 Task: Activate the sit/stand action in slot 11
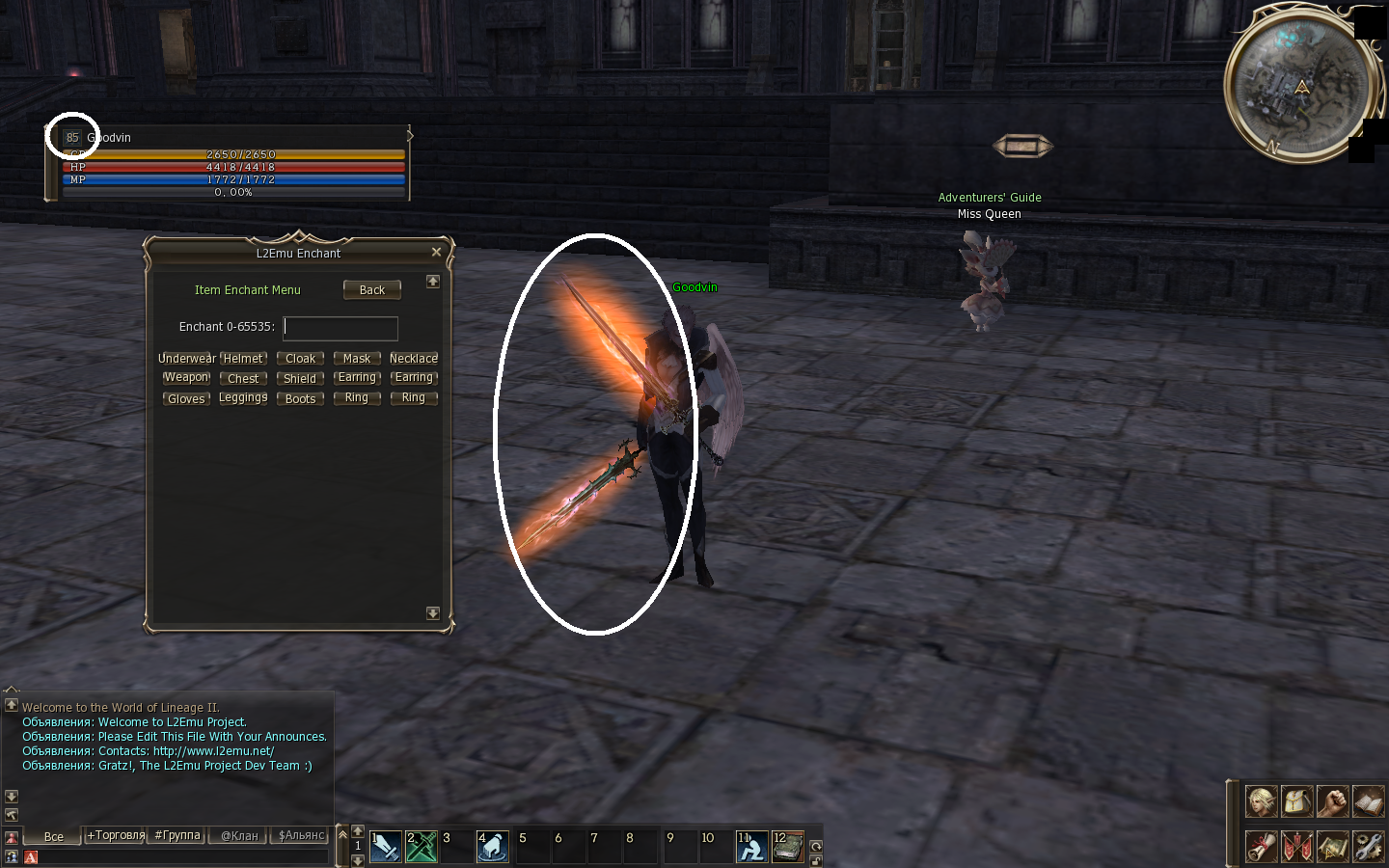752,847
